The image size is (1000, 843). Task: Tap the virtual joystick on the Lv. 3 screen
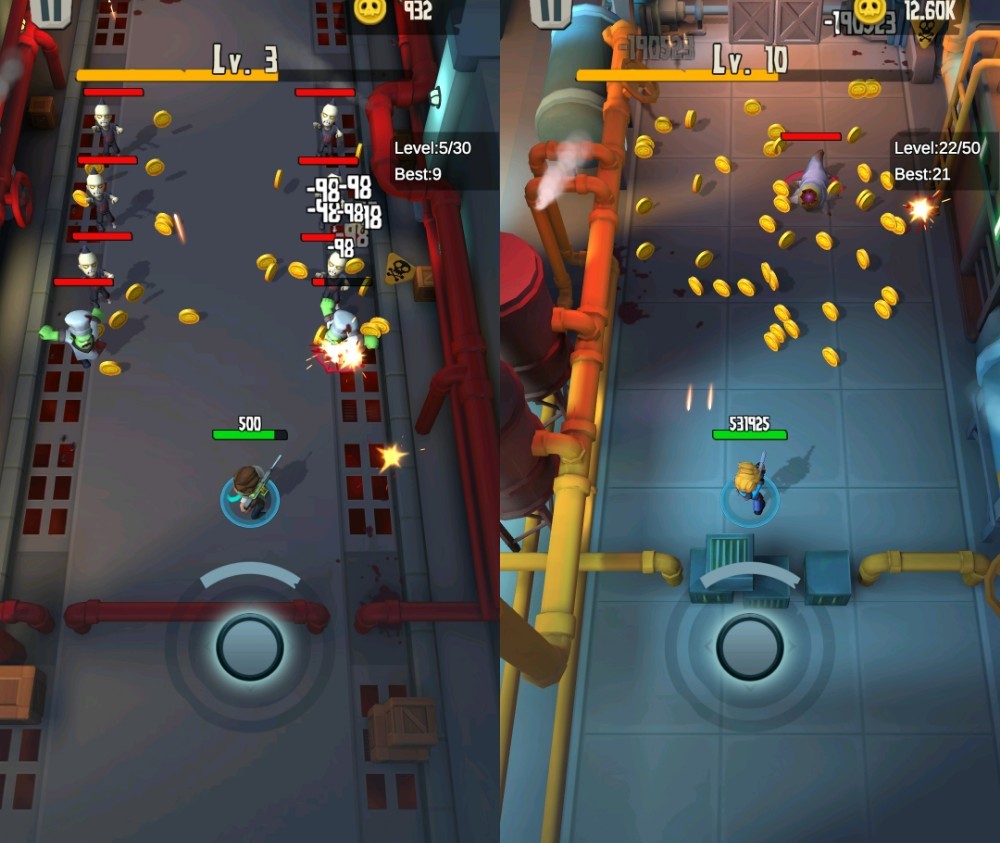click(x=250, y=647)
